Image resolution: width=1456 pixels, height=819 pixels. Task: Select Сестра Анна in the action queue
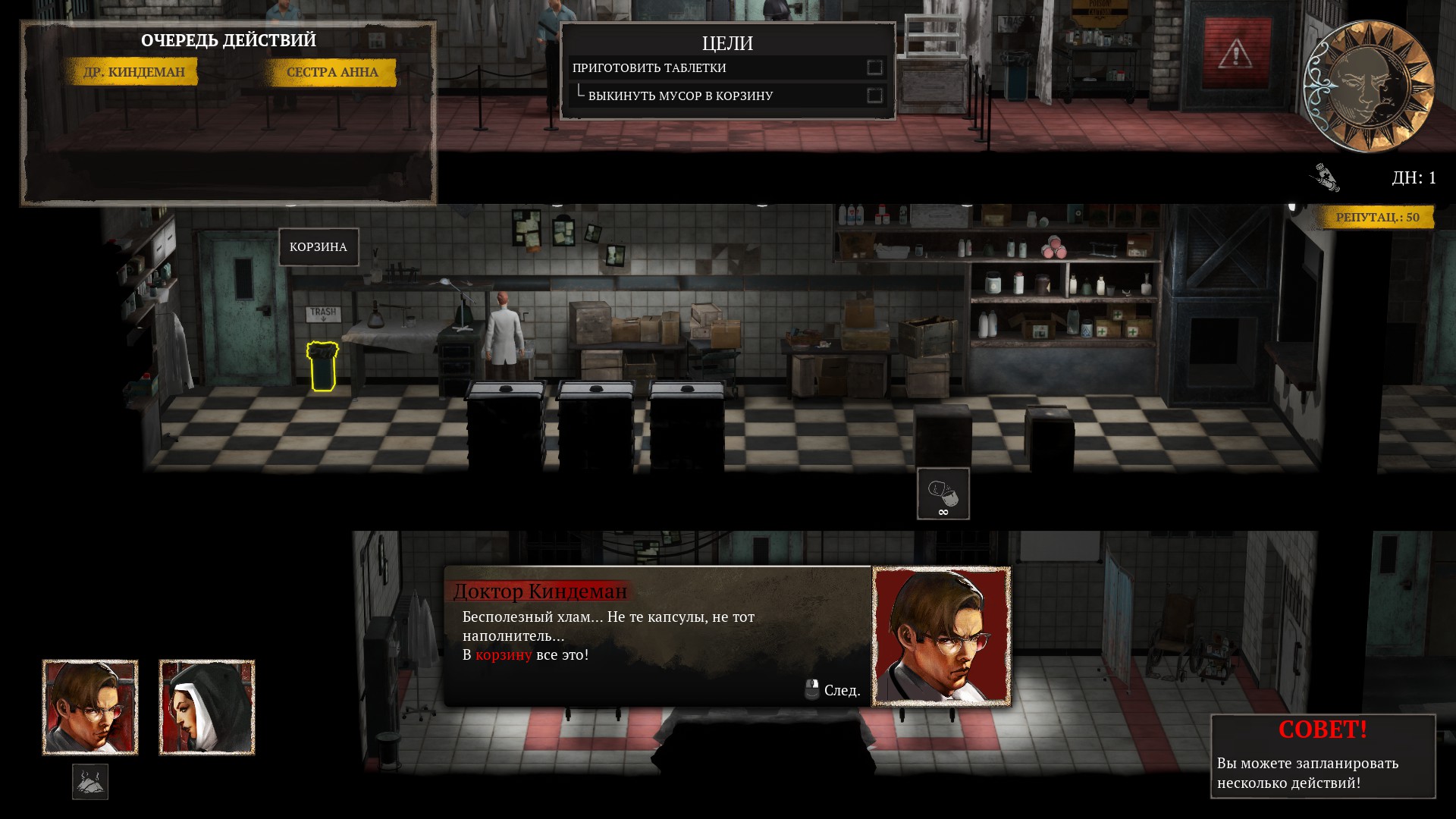[332, 72]
